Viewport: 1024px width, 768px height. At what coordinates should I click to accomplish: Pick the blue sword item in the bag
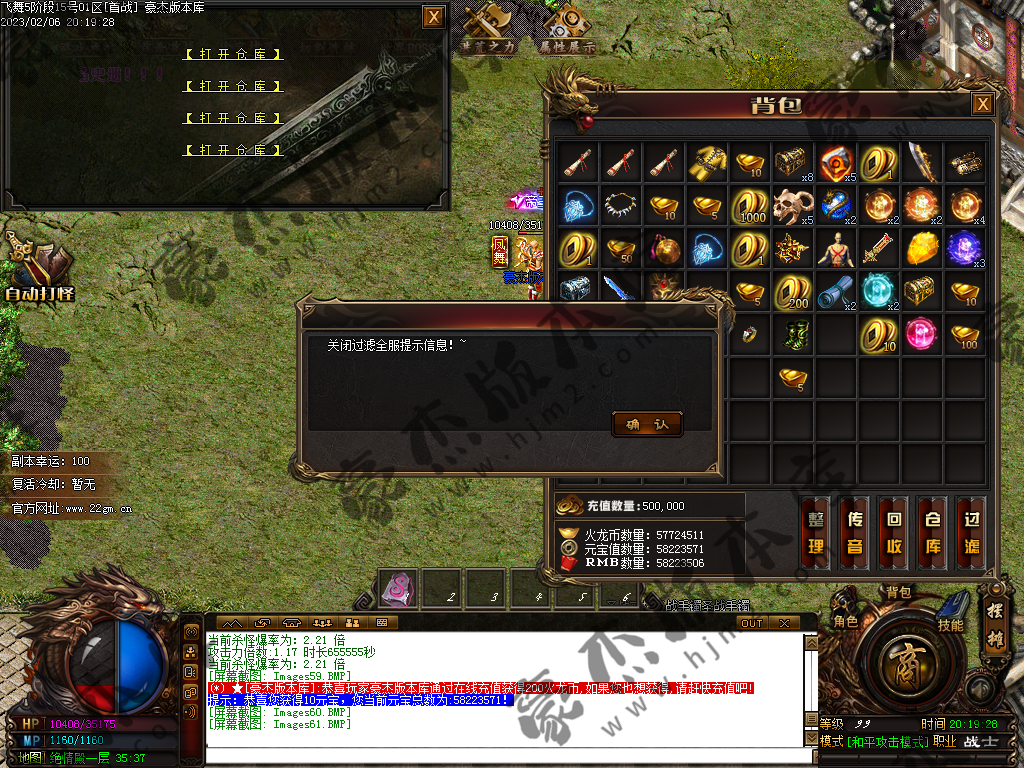pos(621,291)
